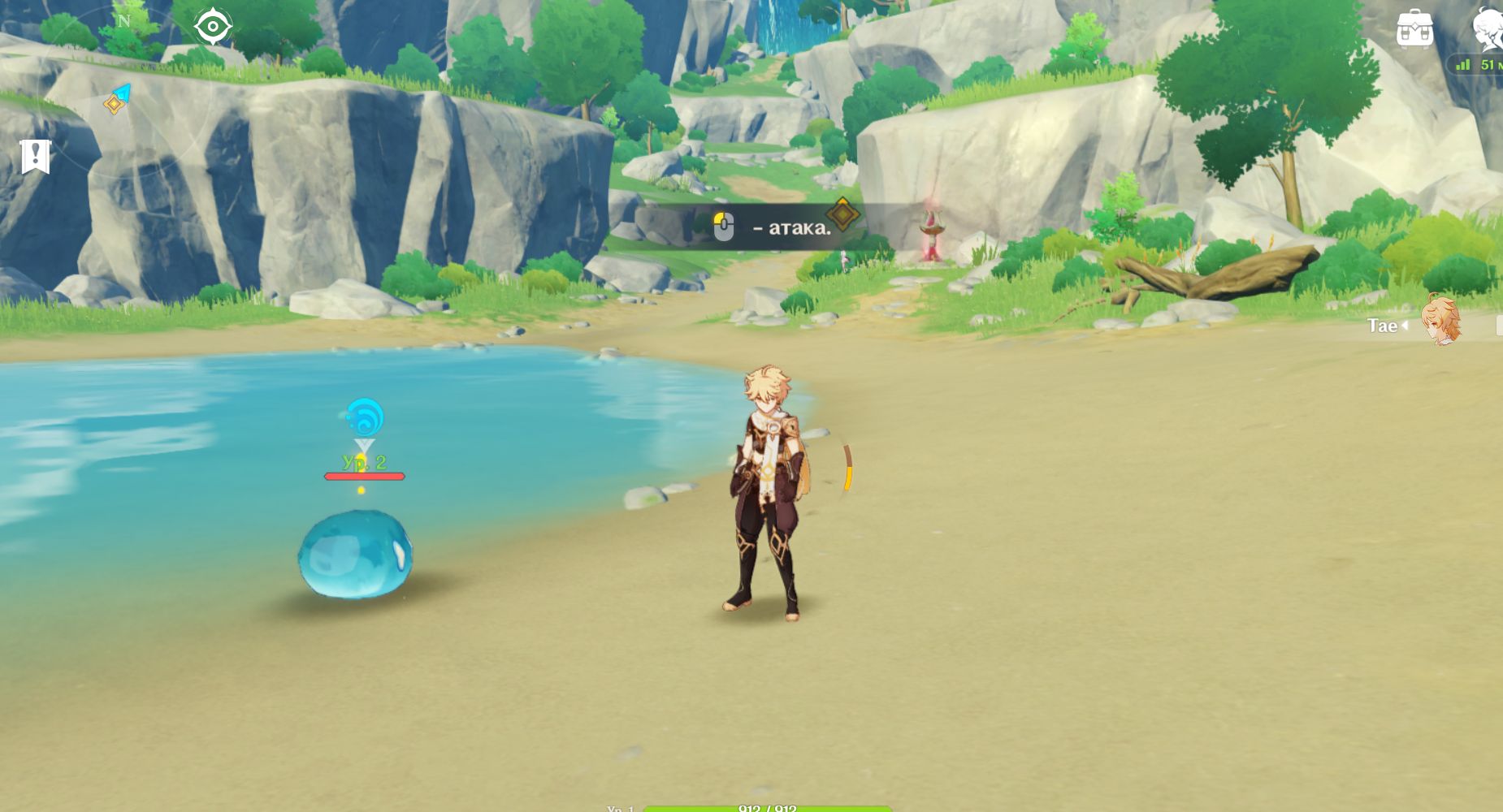
Task: Click the yellow quest marker on minimap
Action: [114, 104]
